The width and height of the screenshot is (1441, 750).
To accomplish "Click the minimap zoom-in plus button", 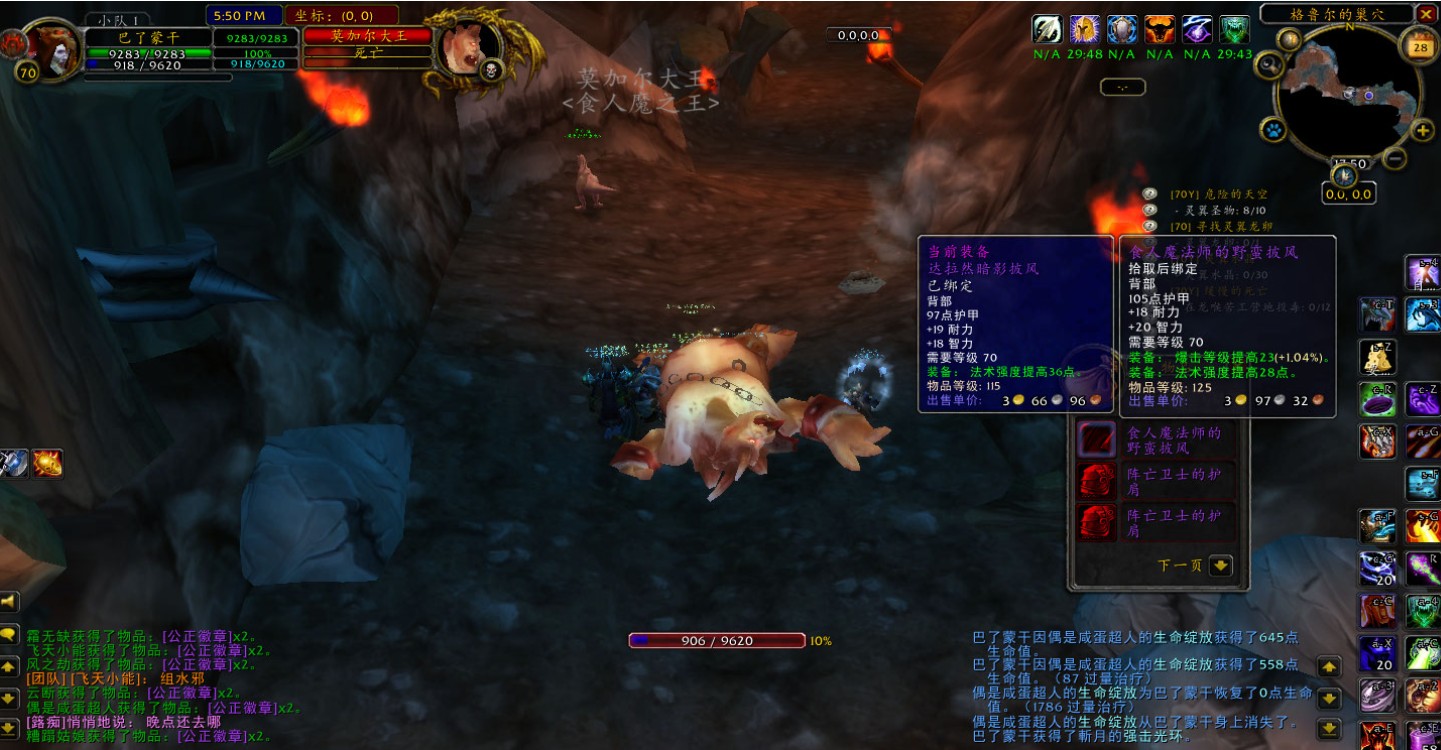I will pyautogui.click(x=1422, y=131).
